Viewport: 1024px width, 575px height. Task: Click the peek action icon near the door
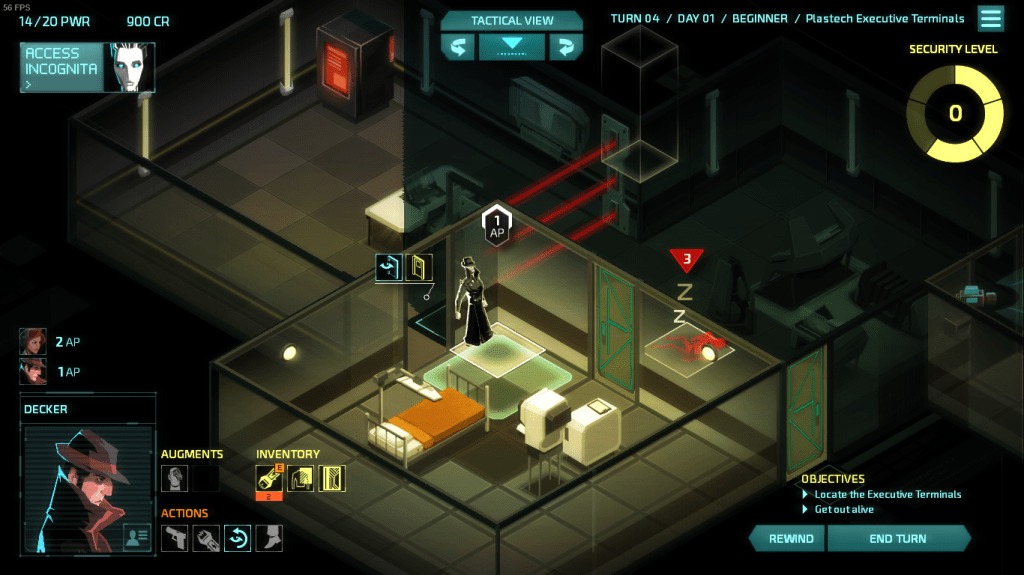pyautogui.click(x=389, y=267)
